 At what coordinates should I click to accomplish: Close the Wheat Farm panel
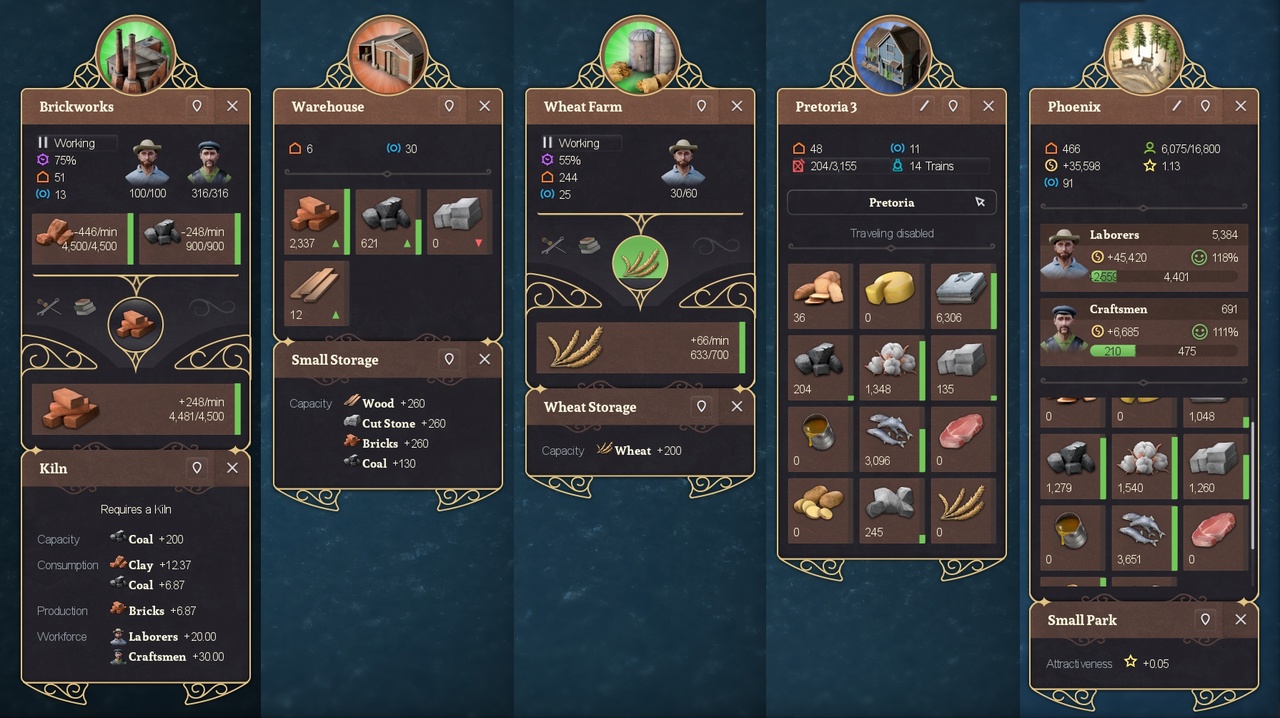click(737, 106)
